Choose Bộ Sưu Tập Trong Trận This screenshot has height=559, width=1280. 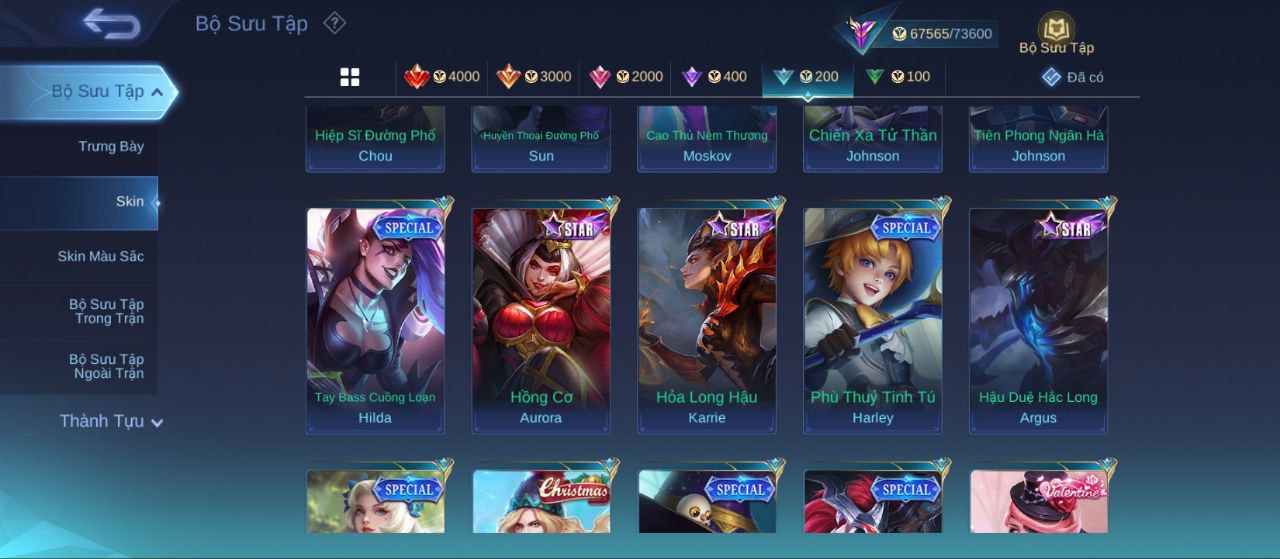[106, 312]
